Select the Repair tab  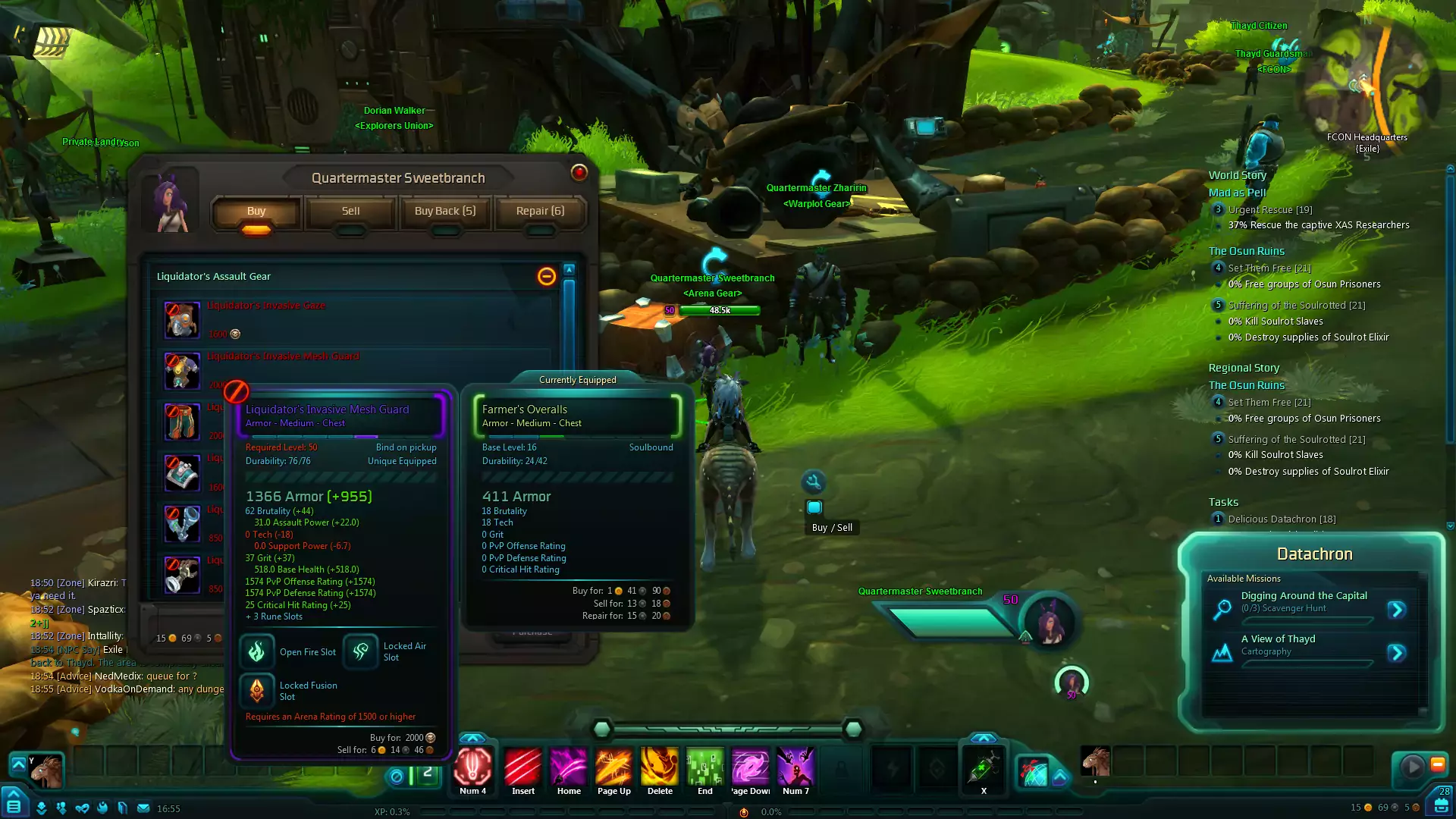point(540,212)
